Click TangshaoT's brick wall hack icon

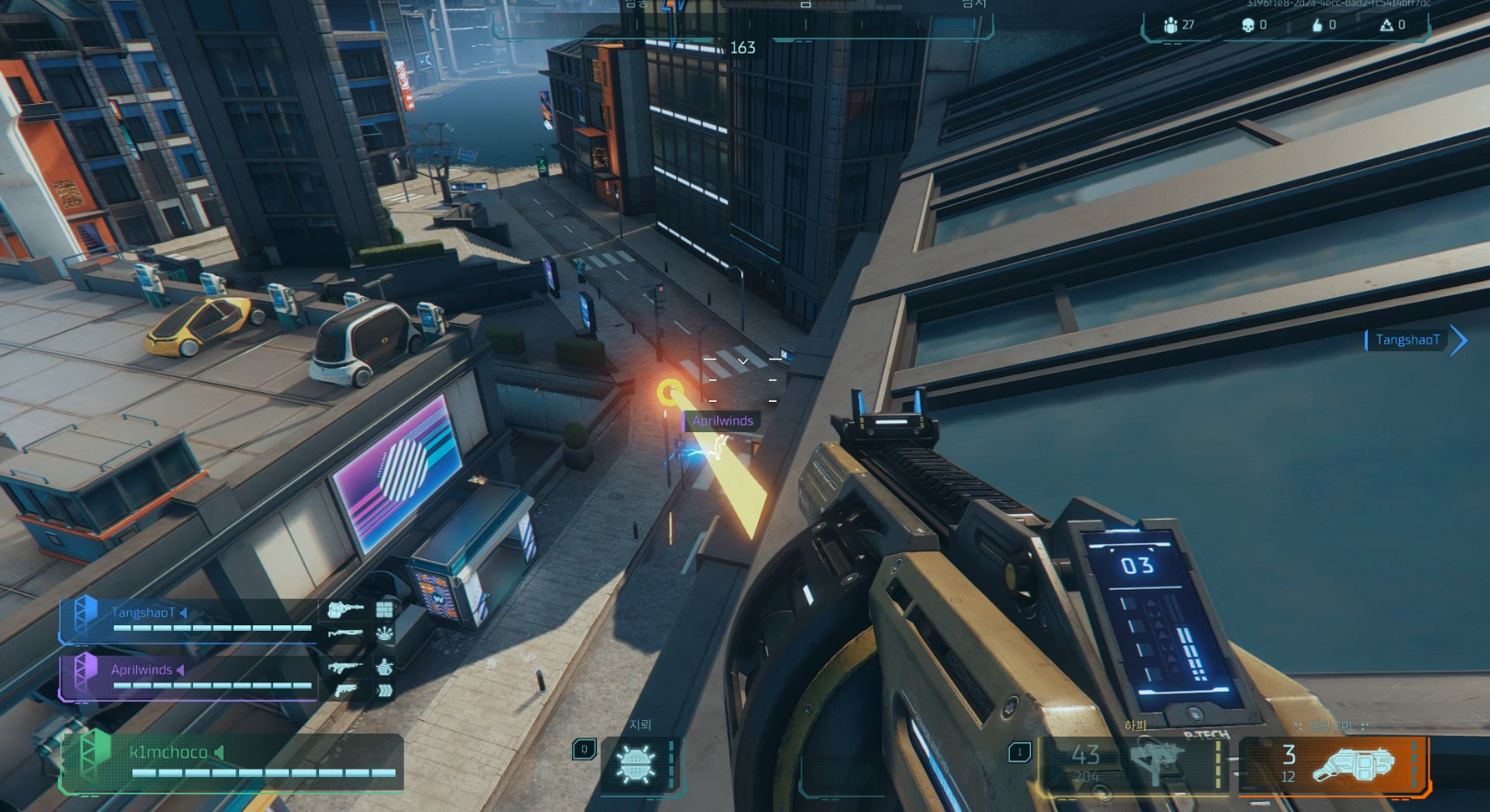[x=384, y=609]
